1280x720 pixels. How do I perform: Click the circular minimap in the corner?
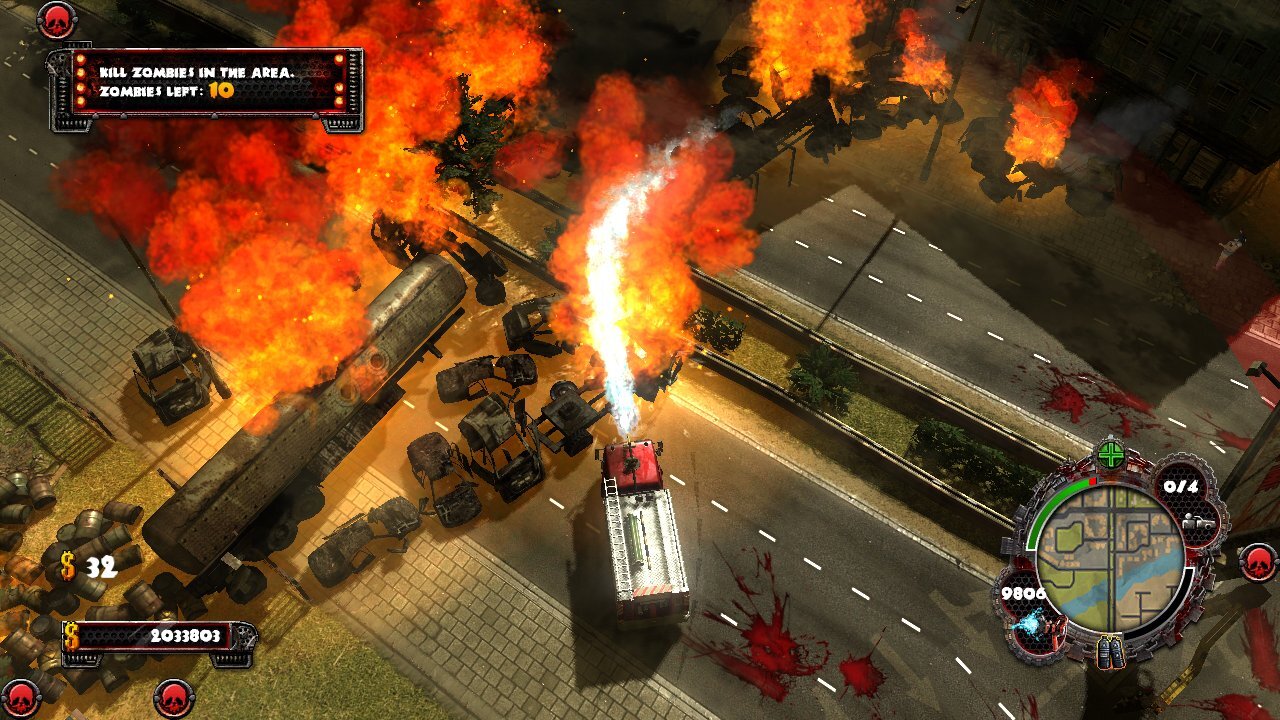1112,557
